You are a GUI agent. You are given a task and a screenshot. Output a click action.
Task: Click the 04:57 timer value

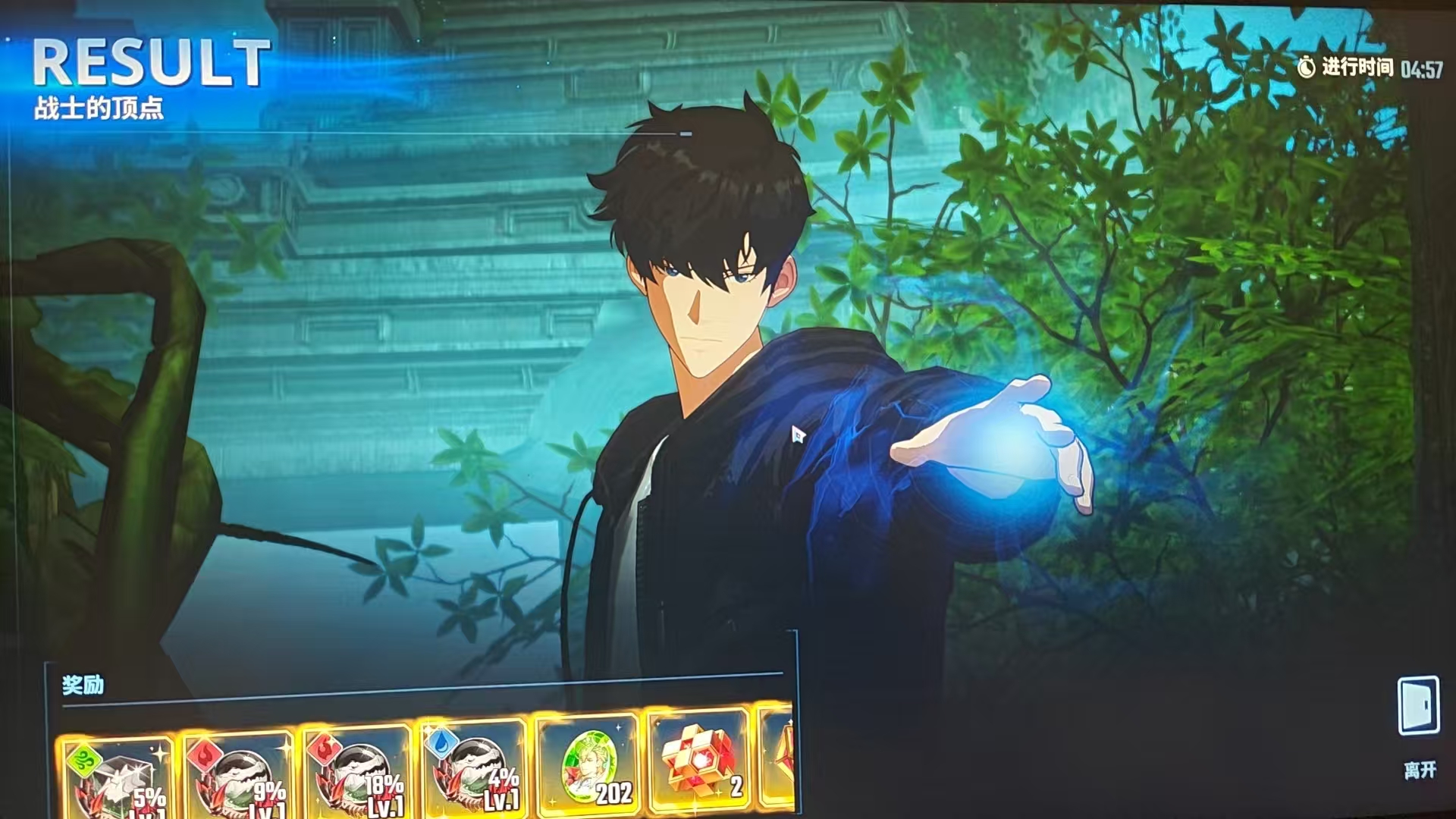coord(1423,67)
